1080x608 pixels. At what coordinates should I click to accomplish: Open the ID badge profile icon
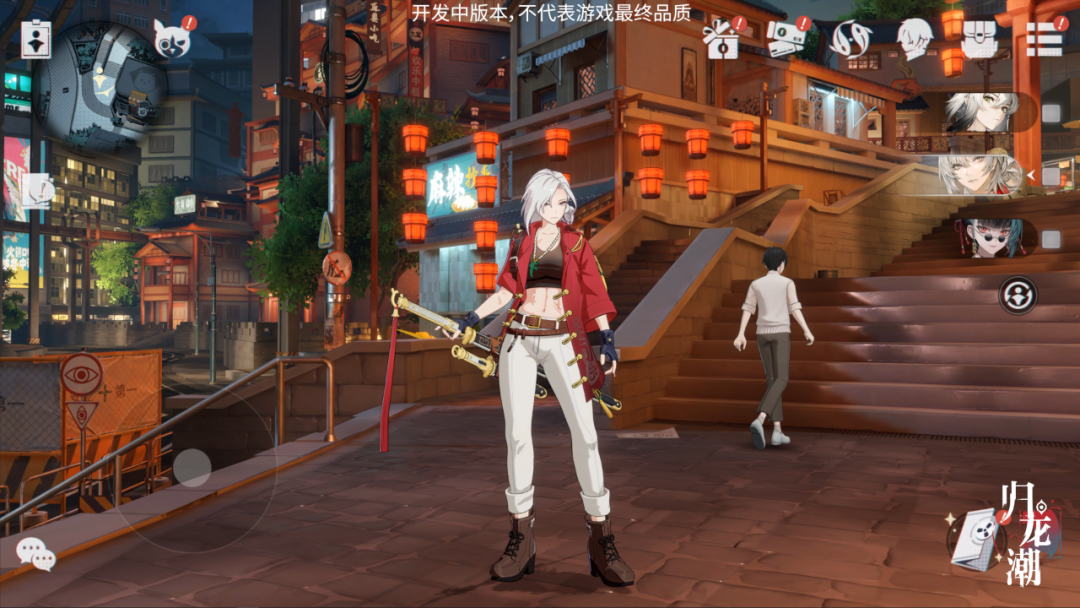[37, 39]
